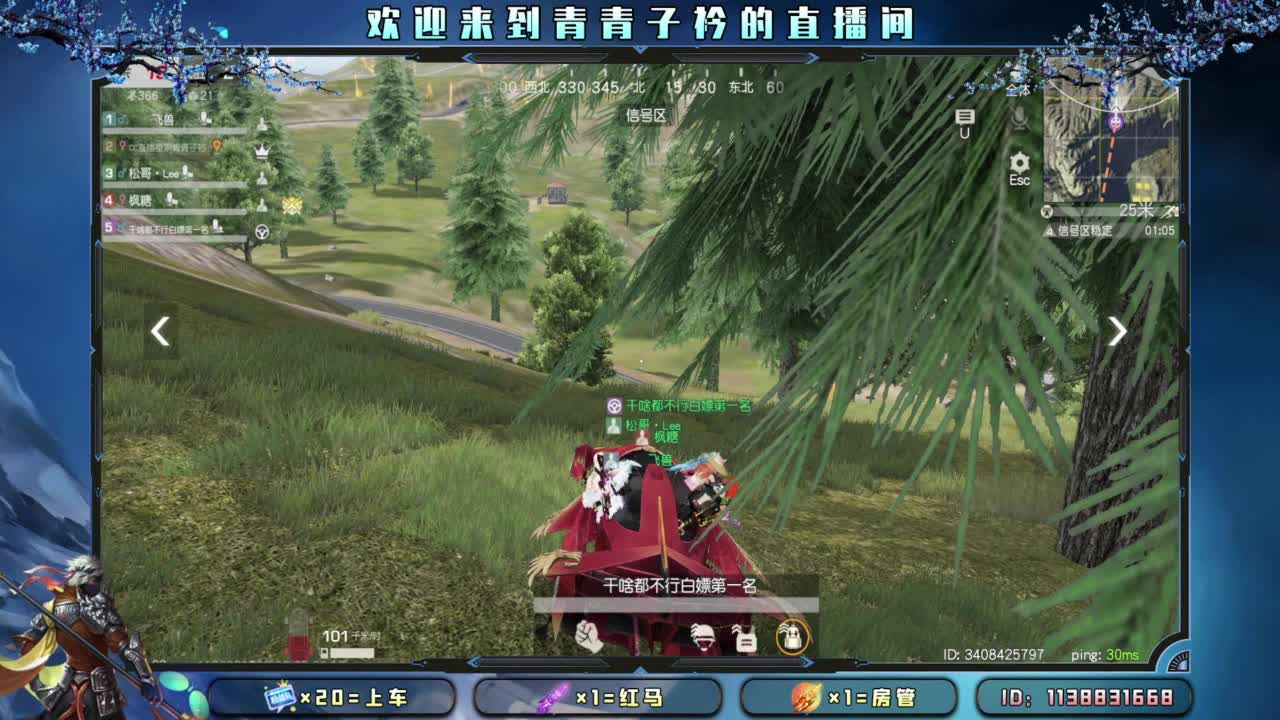Click the steering wheel icon beside player 5

coord(261,231)
